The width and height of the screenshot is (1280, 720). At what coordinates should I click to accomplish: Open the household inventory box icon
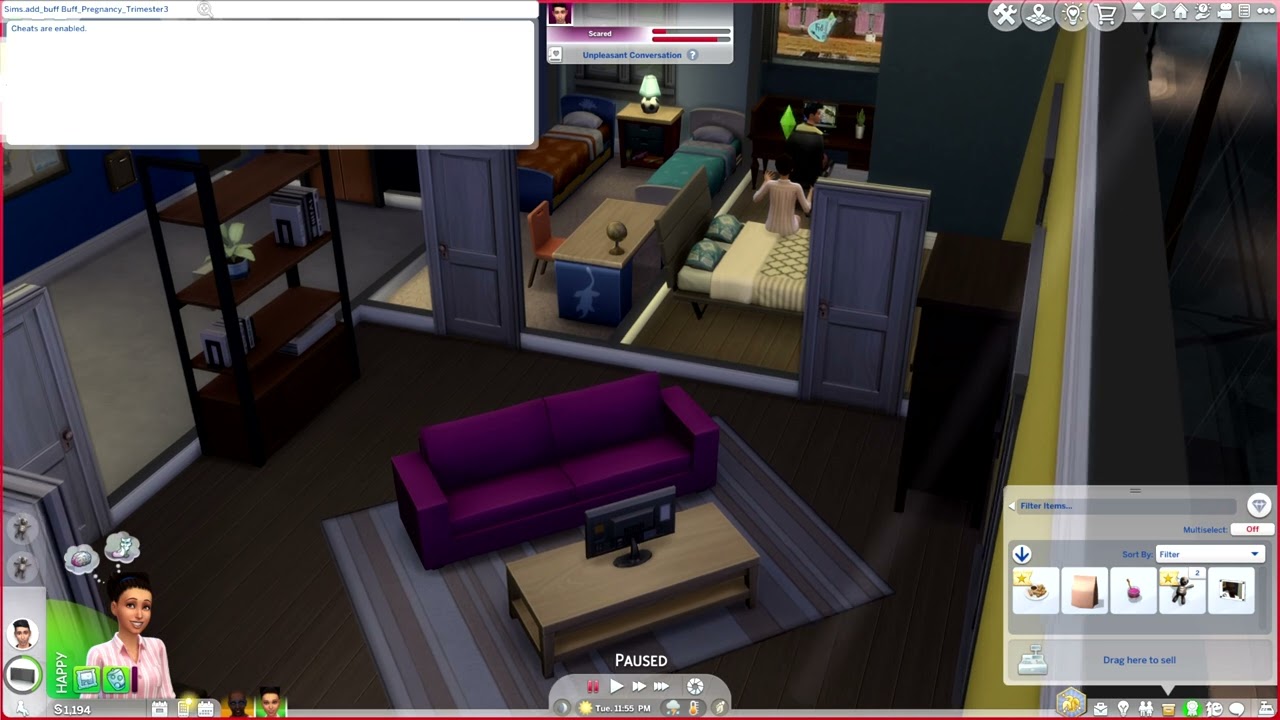[x=1168, y=707]
